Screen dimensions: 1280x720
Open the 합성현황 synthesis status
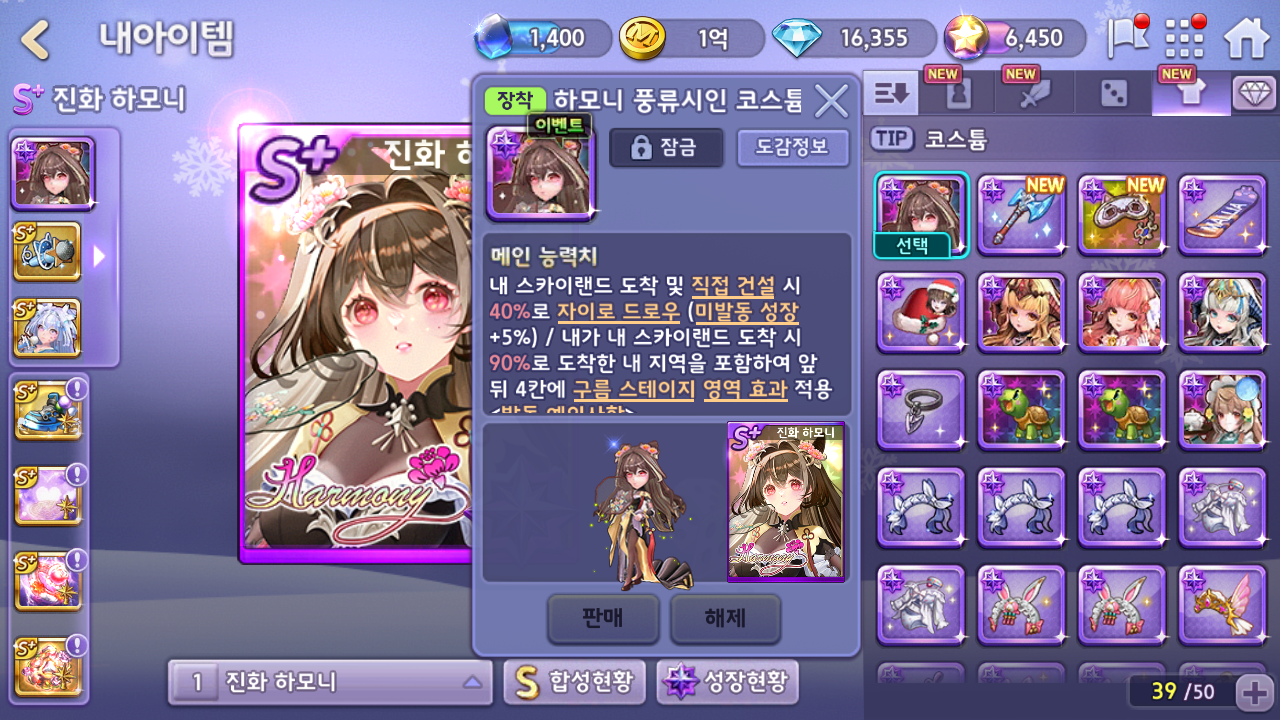tap(574, 683)
